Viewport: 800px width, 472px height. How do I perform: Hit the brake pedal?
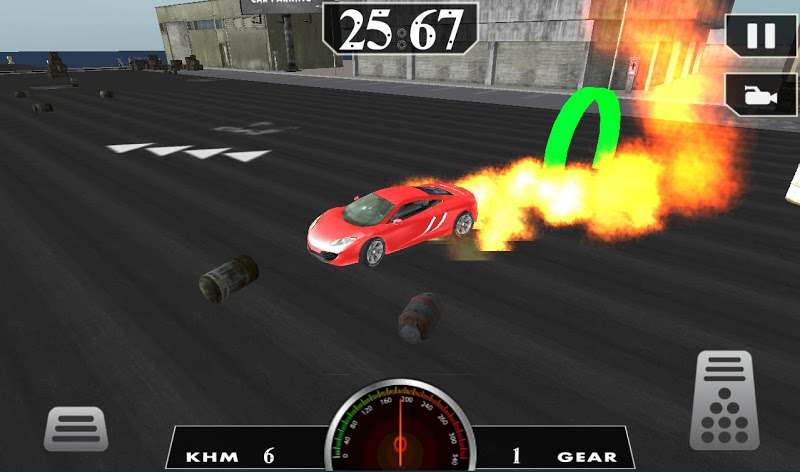click(x=76, y=429)
